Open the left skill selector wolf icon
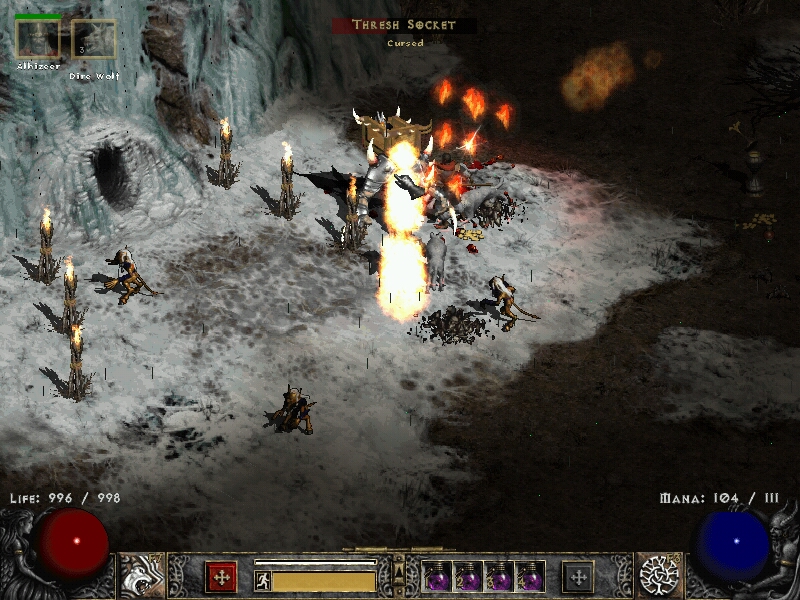The height and width of the screenshot is (600, 800). pos(141,575)
